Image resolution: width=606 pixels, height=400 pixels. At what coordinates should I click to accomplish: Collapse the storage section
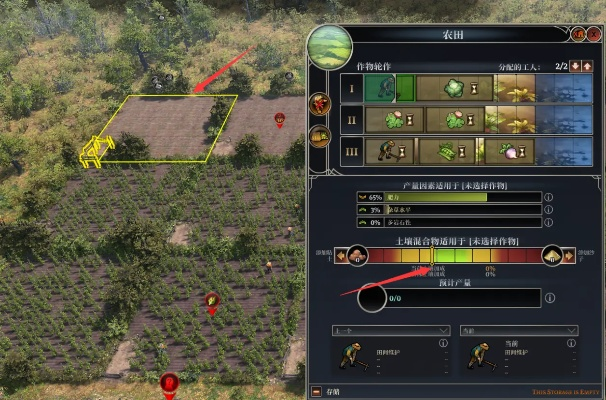[317, 391]
